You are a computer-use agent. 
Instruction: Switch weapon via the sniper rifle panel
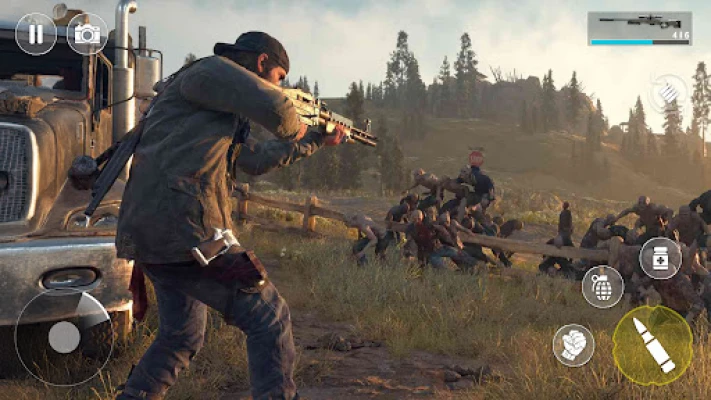tap(639, 28)
